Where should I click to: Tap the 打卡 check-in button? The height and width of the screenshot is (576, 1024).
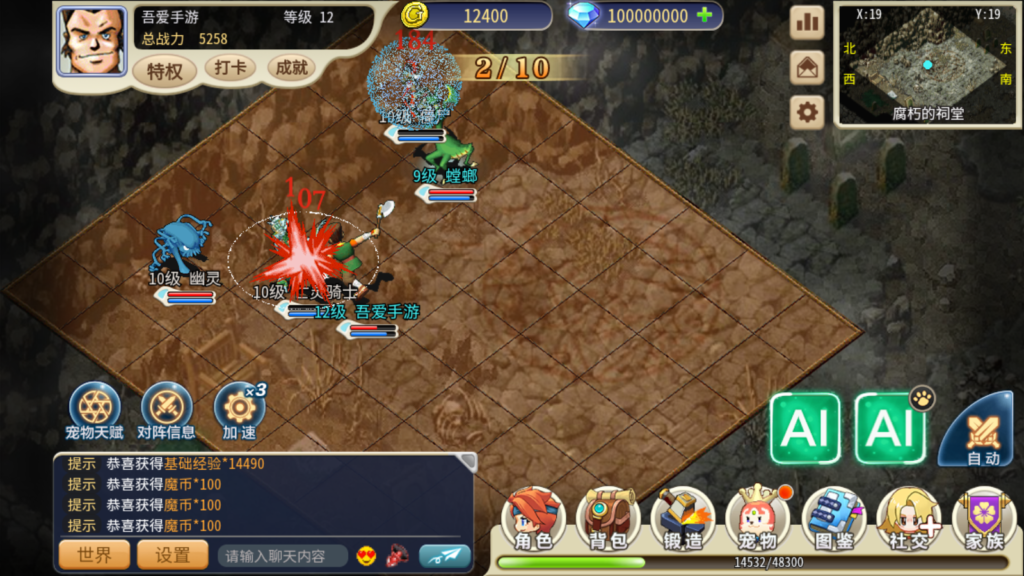(231, 68)
